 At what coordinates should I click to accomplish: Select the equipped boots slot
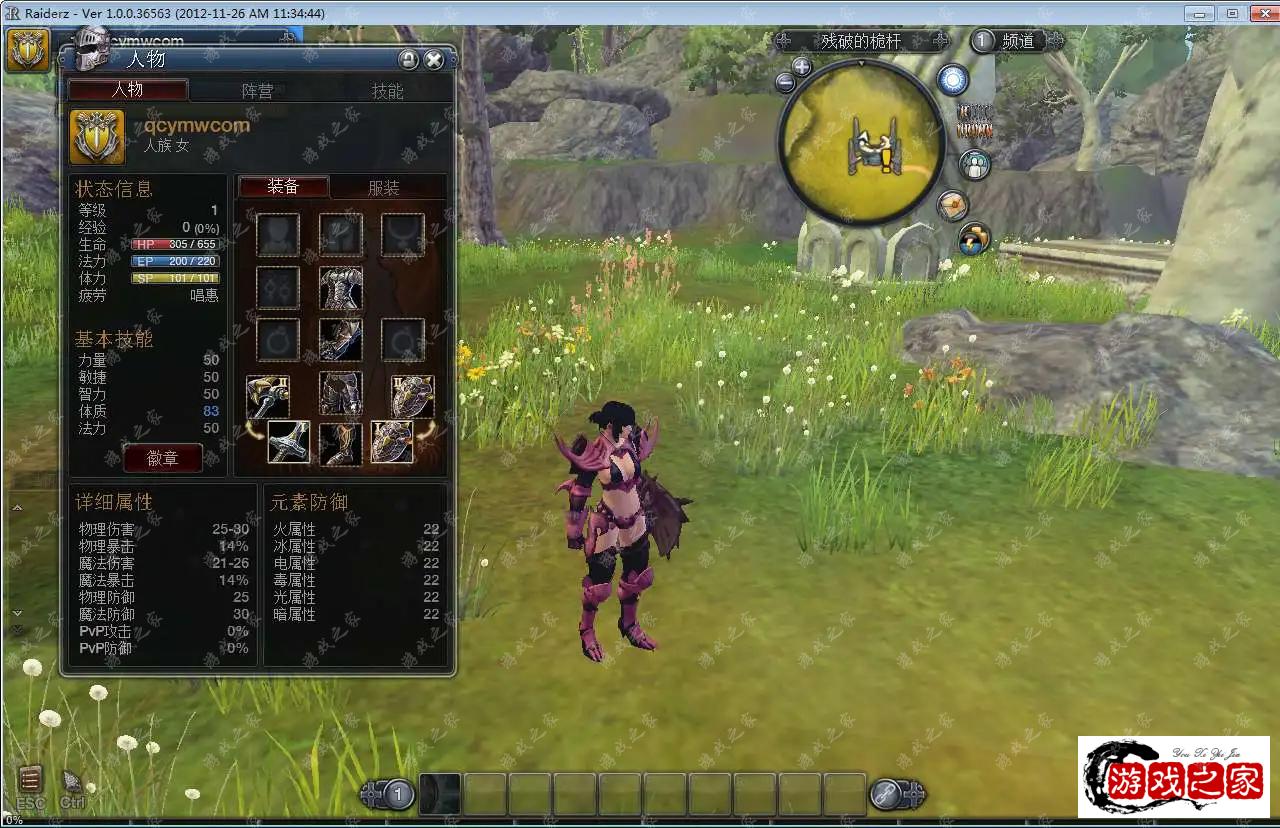click(x=341, y=443)
